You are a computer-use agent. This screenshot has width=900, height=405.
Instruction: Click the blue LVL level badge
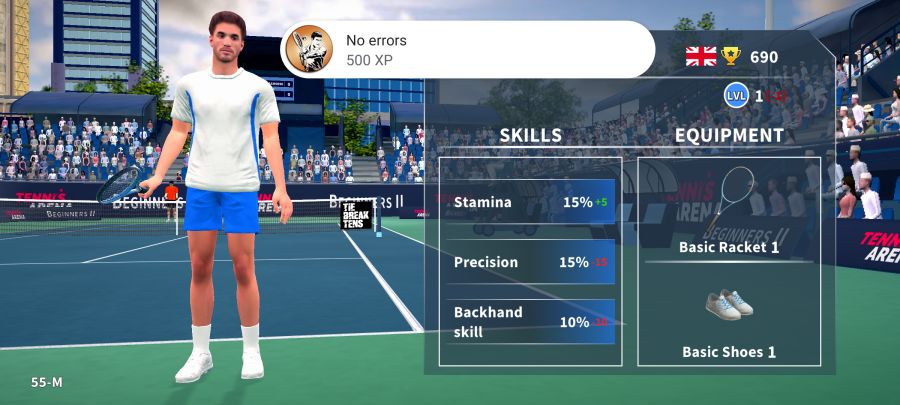[737, 96]
